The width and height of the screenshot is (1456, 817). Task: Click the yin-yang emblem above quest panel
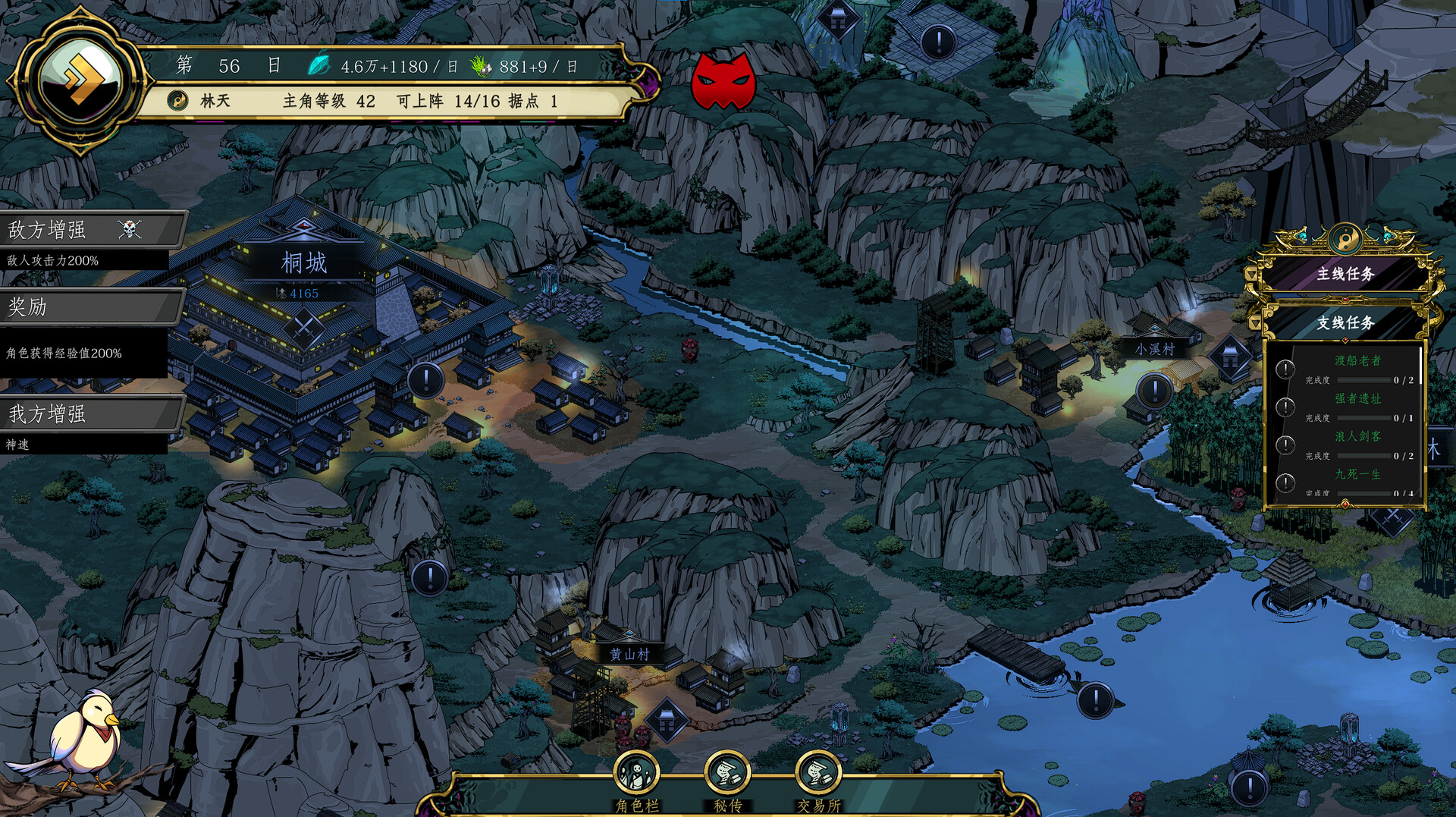[1344, 240]
